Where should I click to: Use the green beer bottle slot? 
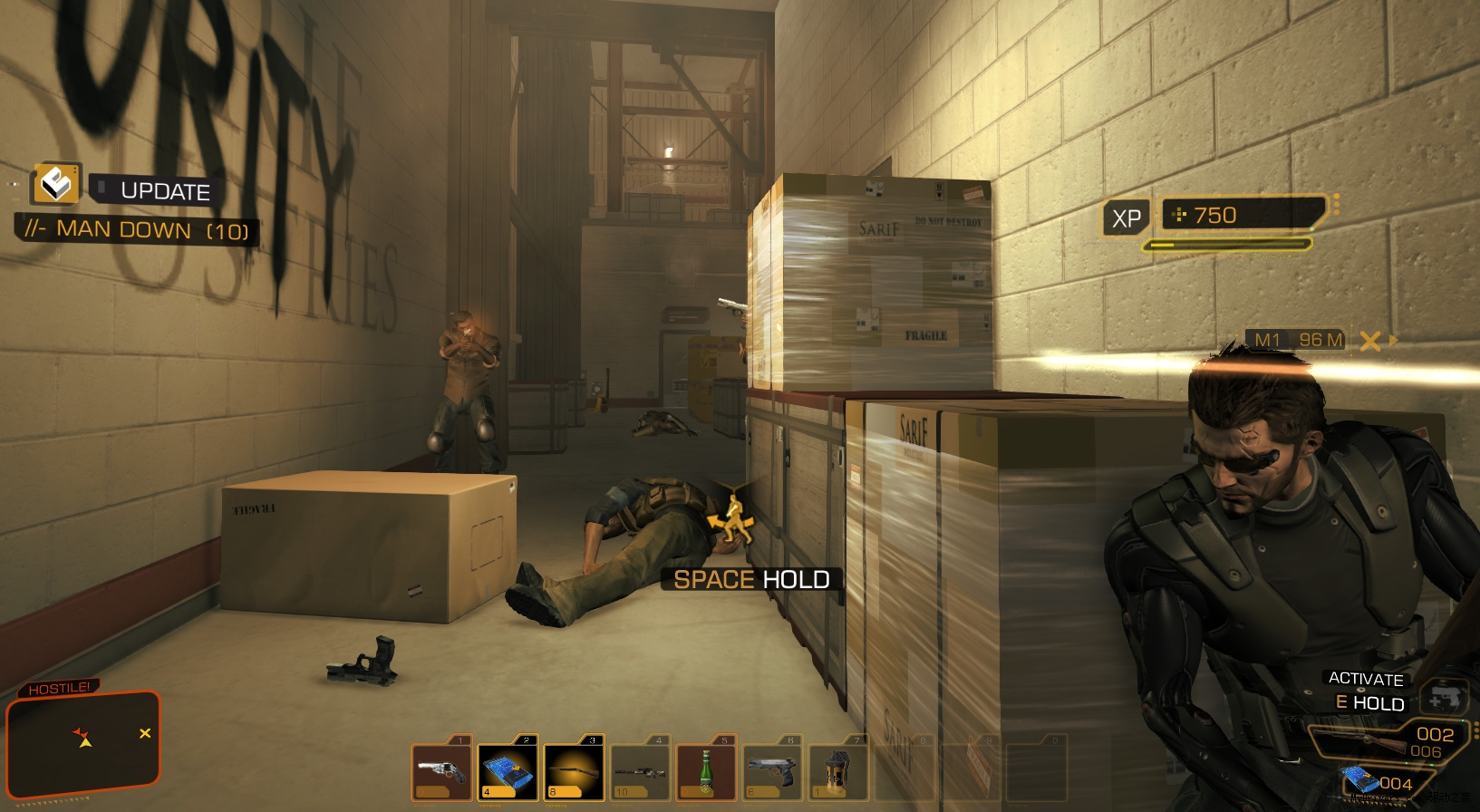point(706,772)
